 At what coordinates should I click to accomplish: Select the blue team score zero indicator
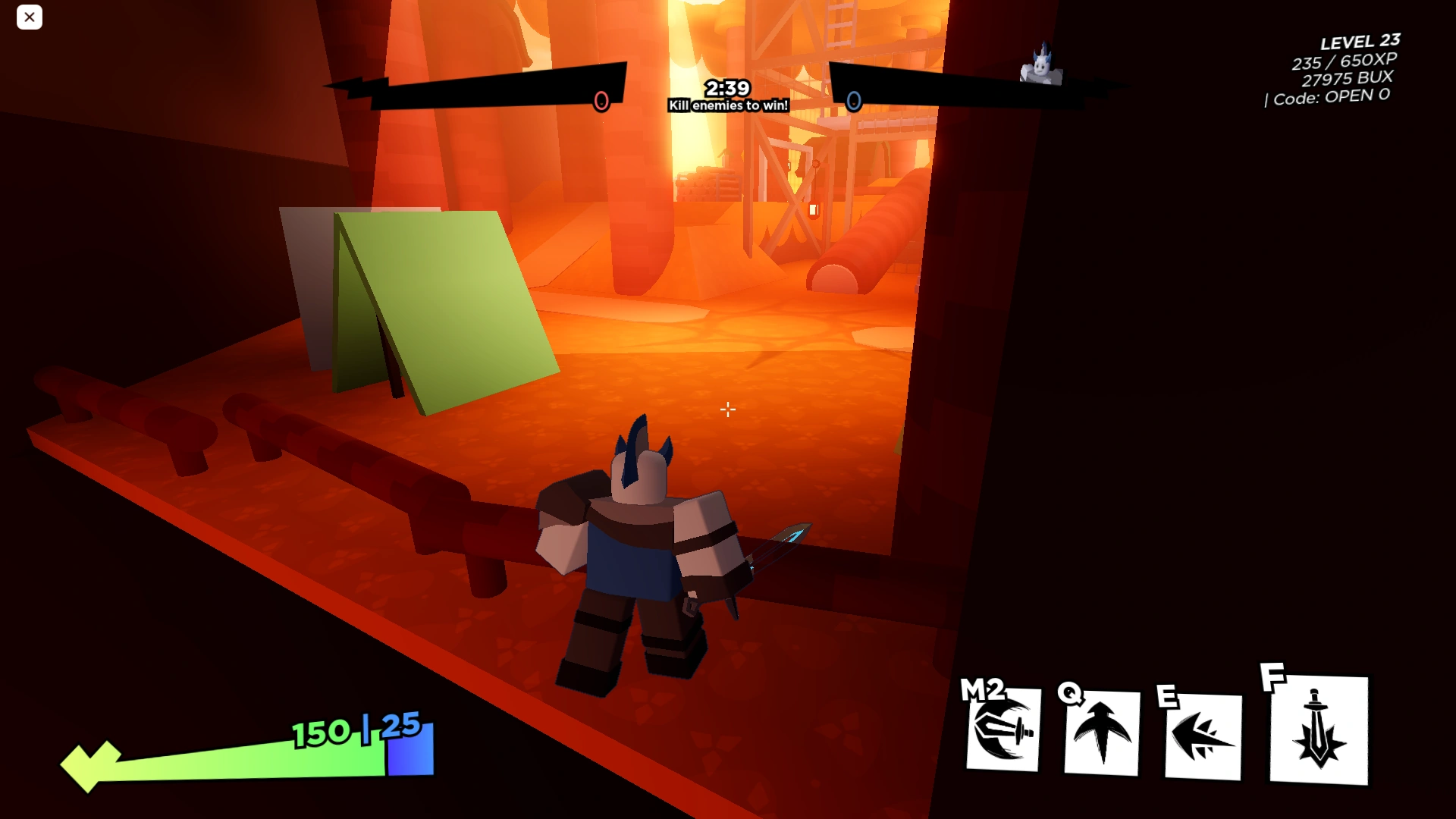point(855,99)
